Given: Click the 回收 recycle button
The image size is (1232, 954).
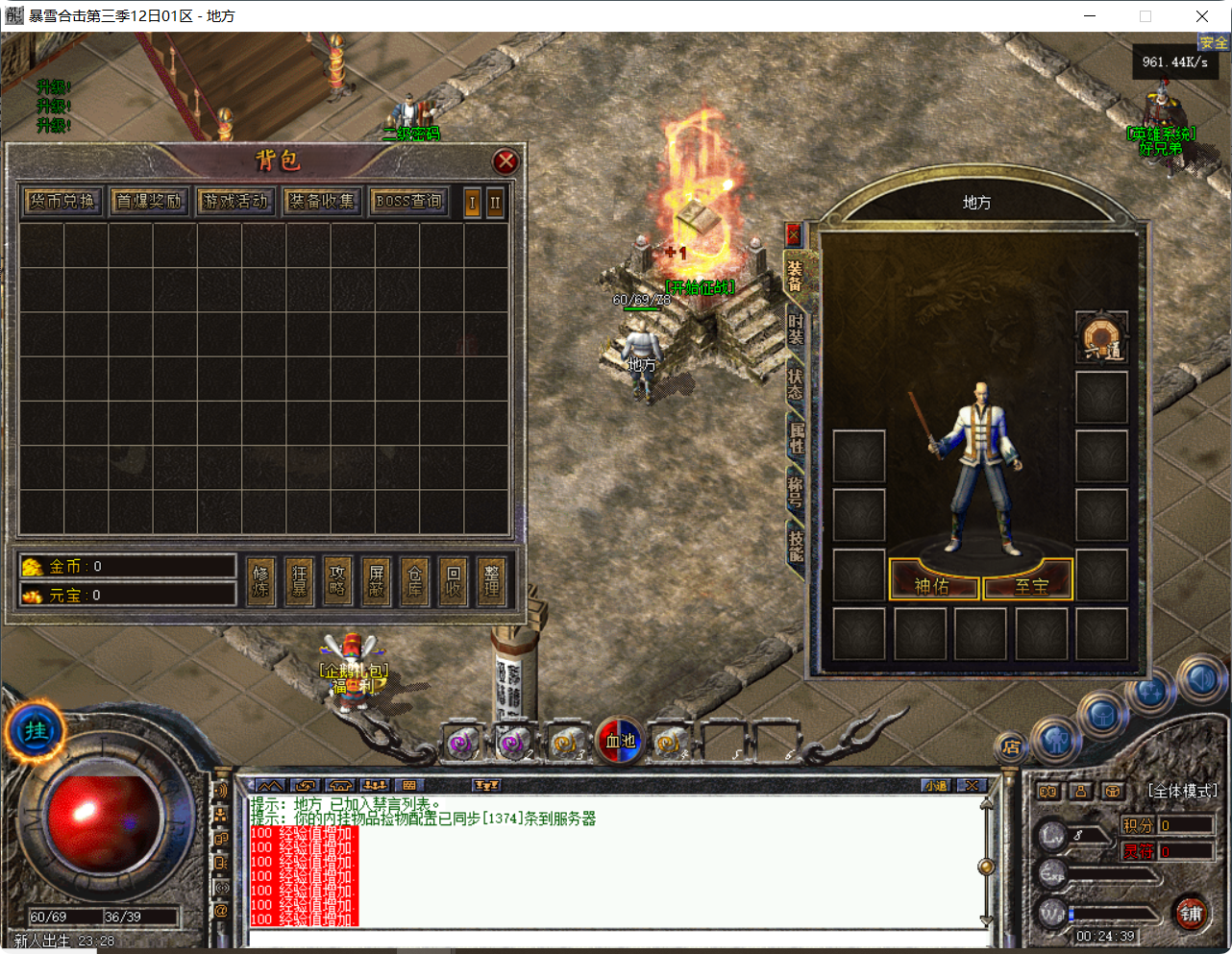Looking at the screenshot, I should pos(454,581).
